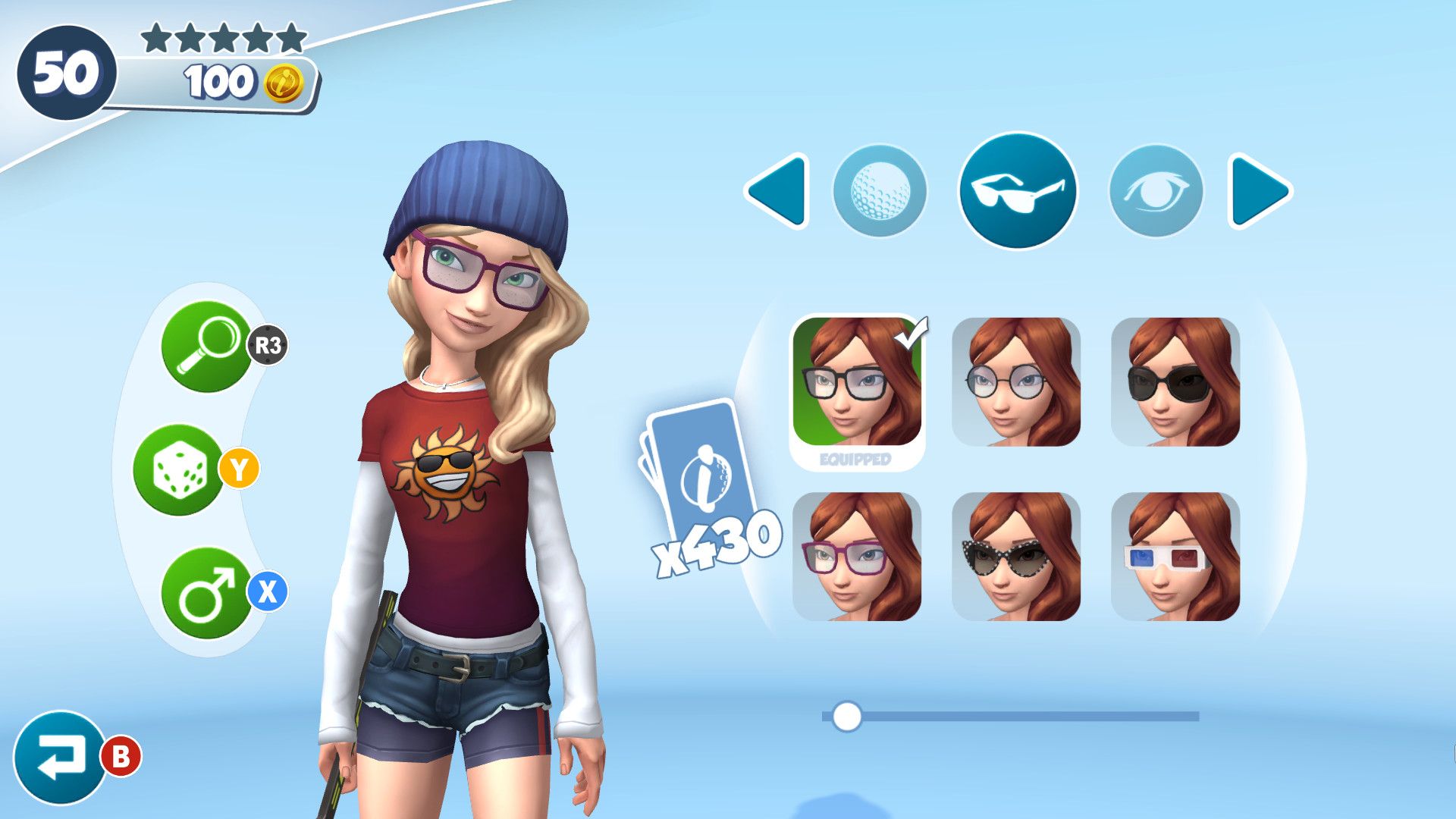Randomize look with the dice button
The image size is (1456, 819).
[179, 470]
